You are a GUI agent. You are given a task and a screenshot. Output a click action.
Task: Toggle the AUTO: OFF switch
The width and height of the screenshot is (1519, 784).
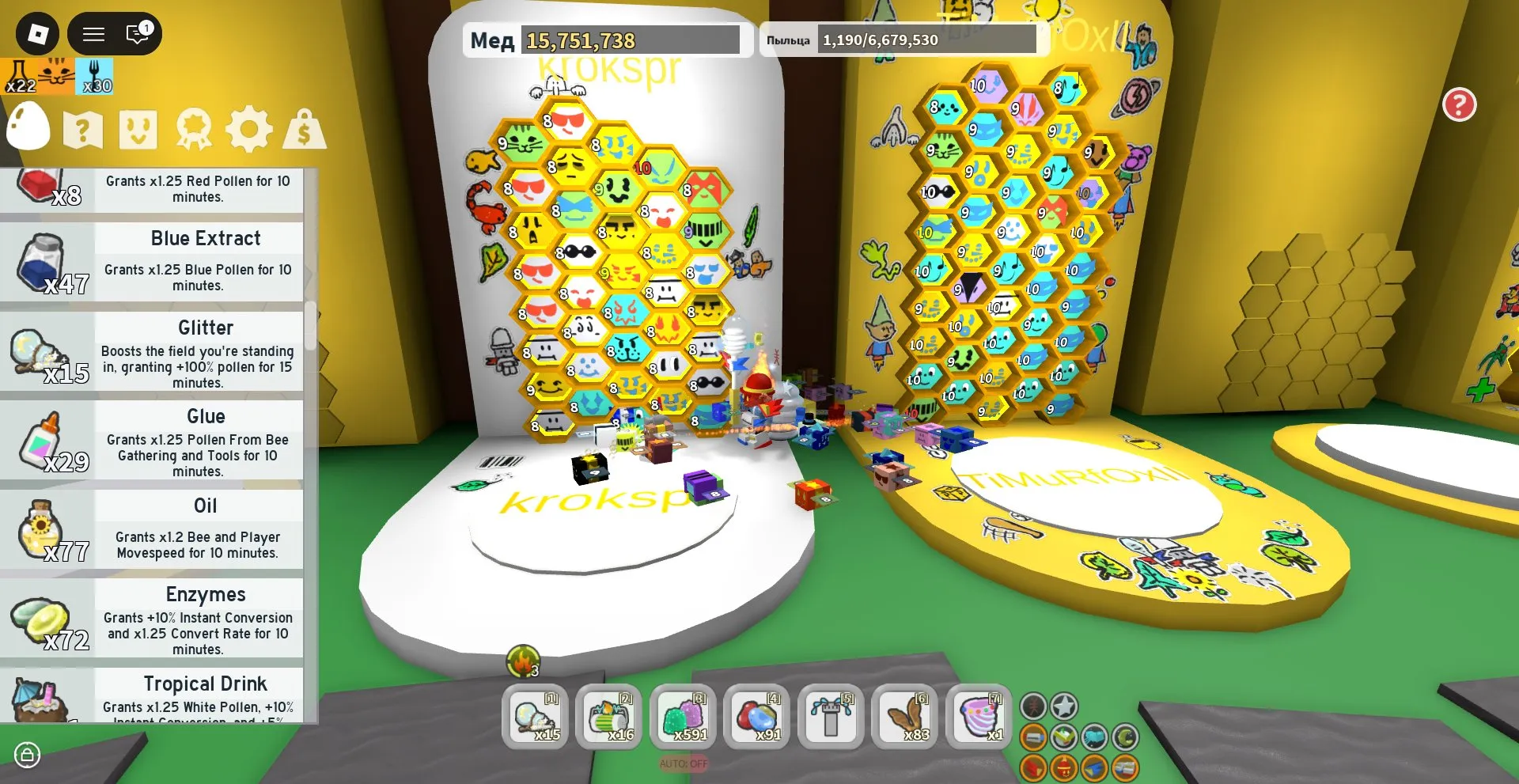point(682,764)
